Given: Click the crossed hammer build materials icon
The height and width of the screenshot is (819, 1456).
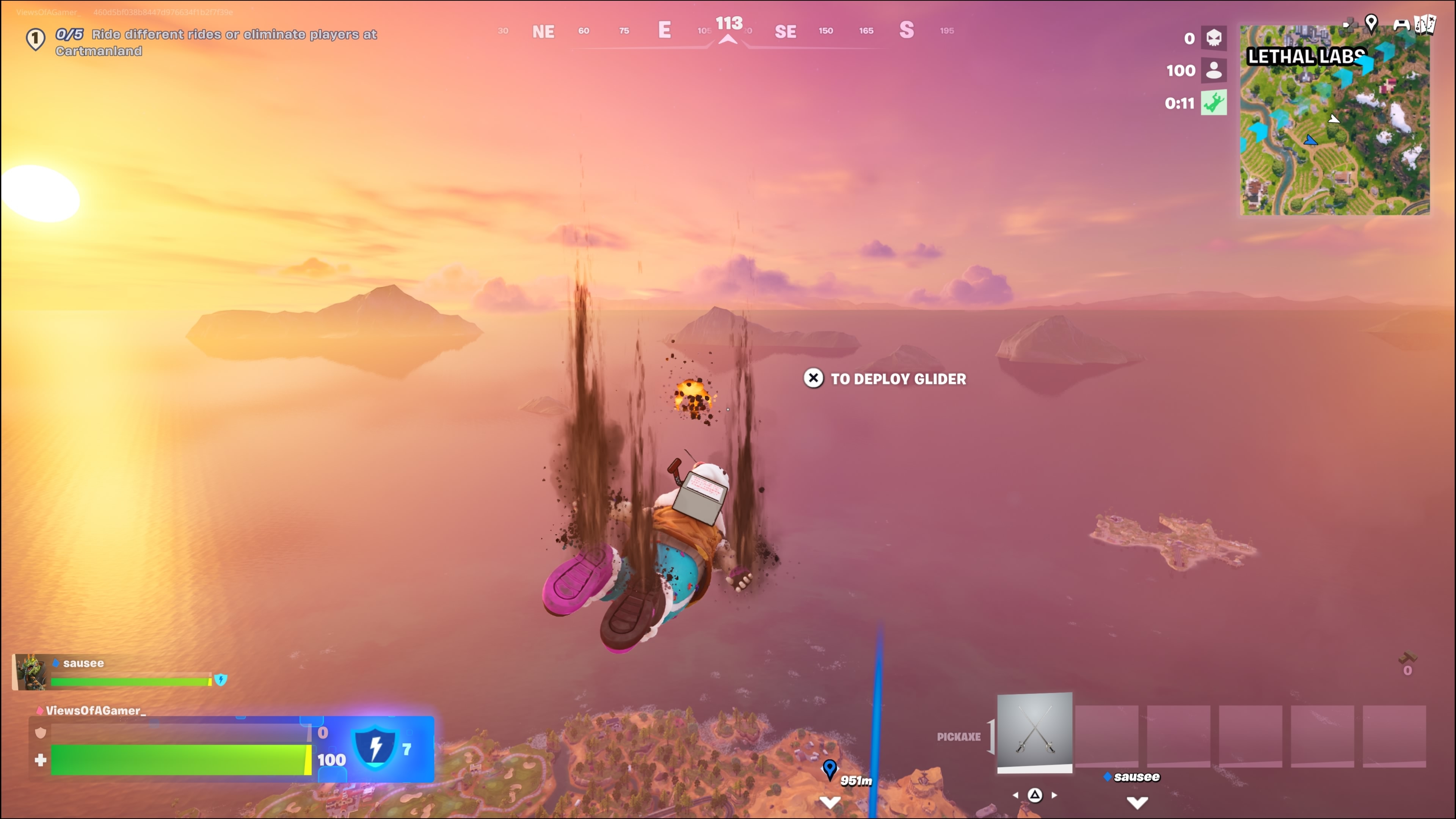Looking at the screenshot, I should point(1407,659).
